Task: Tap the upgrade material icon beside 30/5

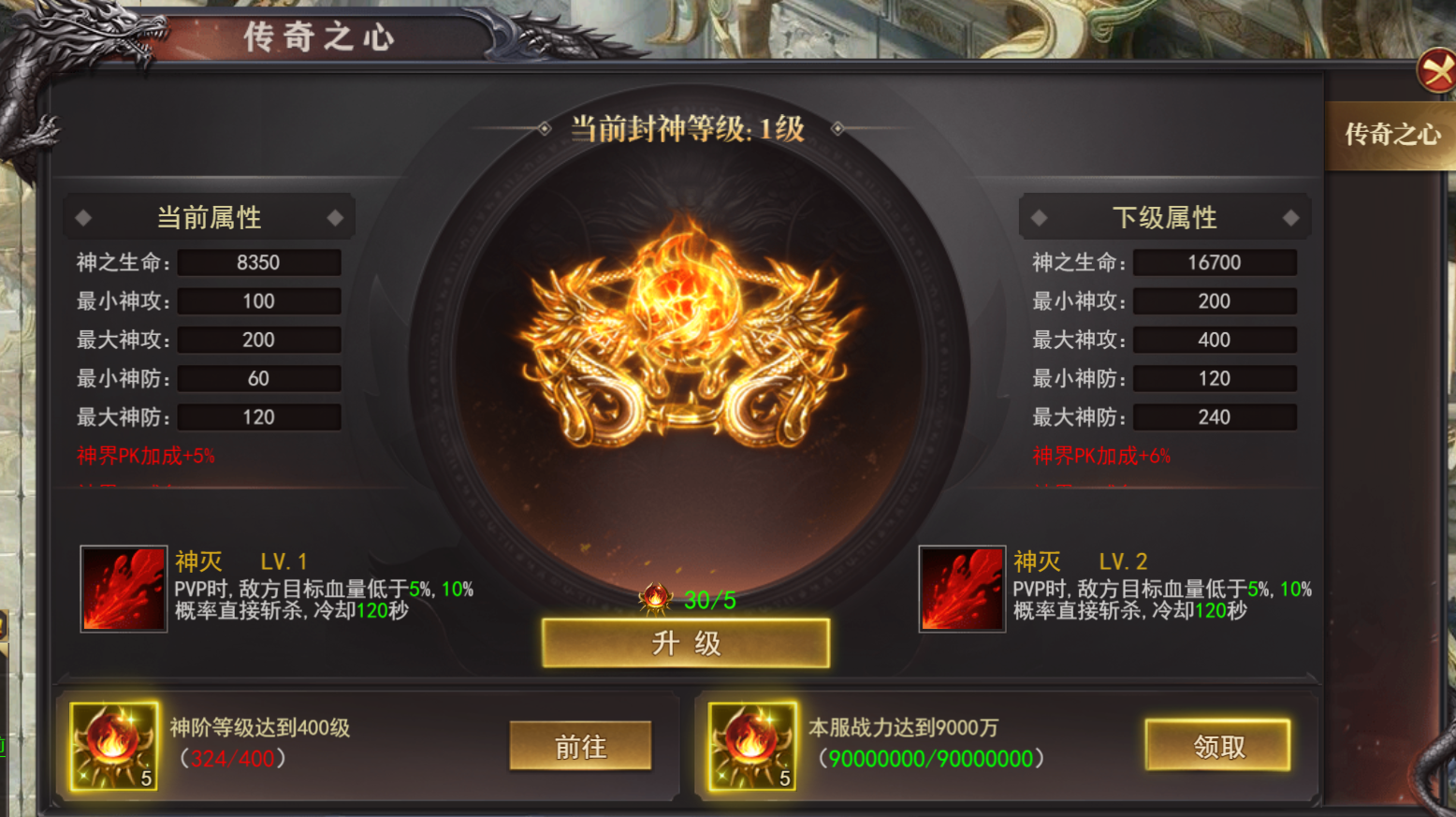Action: (655, 598)
